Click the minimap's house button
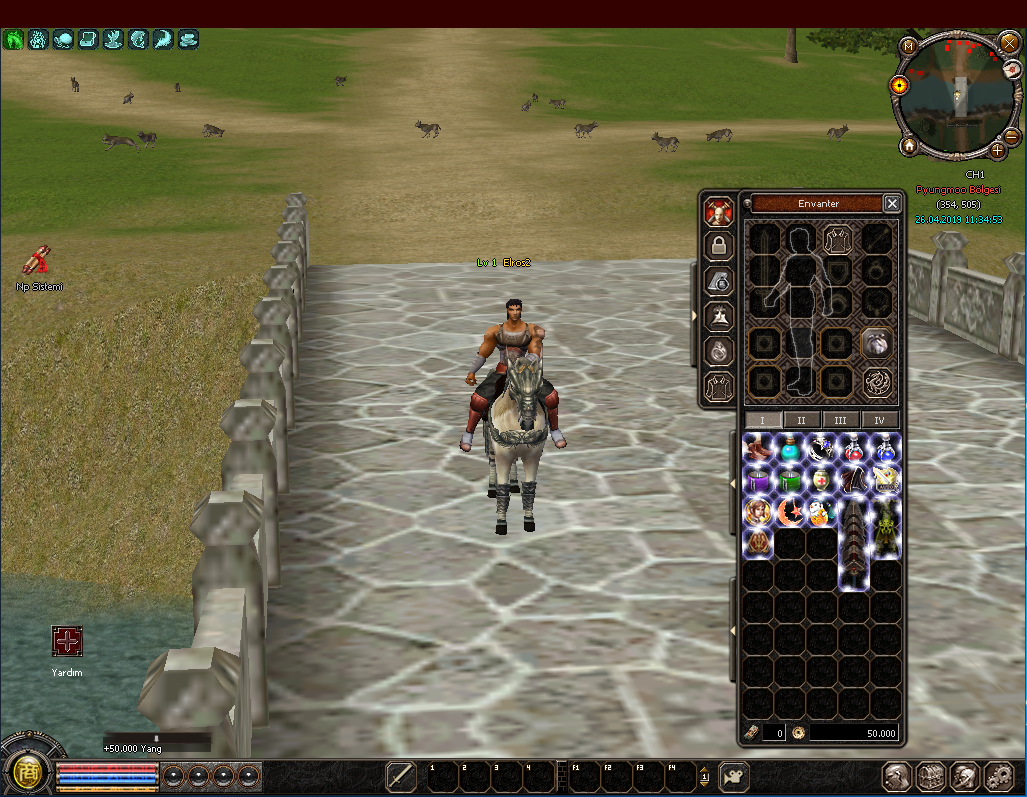Viewport: 1027px width, 797px height. click(x=908, y=146)
